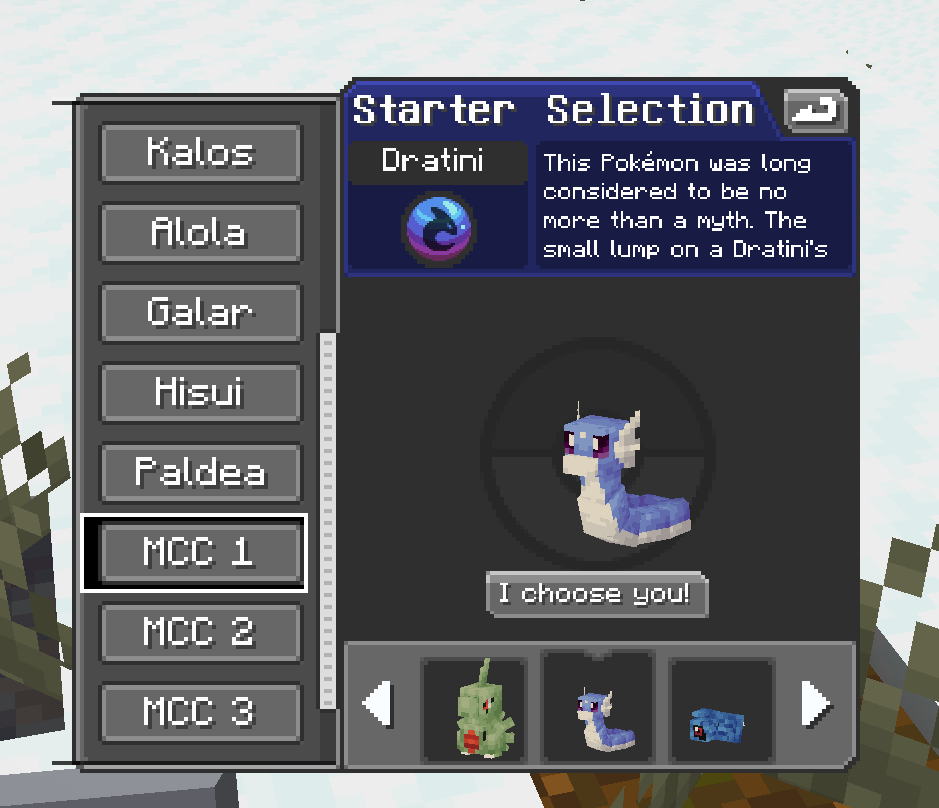Viewport: 939px width, 808px height.
Task: Switch to the Galar category
Action: (x=201, y=313)
